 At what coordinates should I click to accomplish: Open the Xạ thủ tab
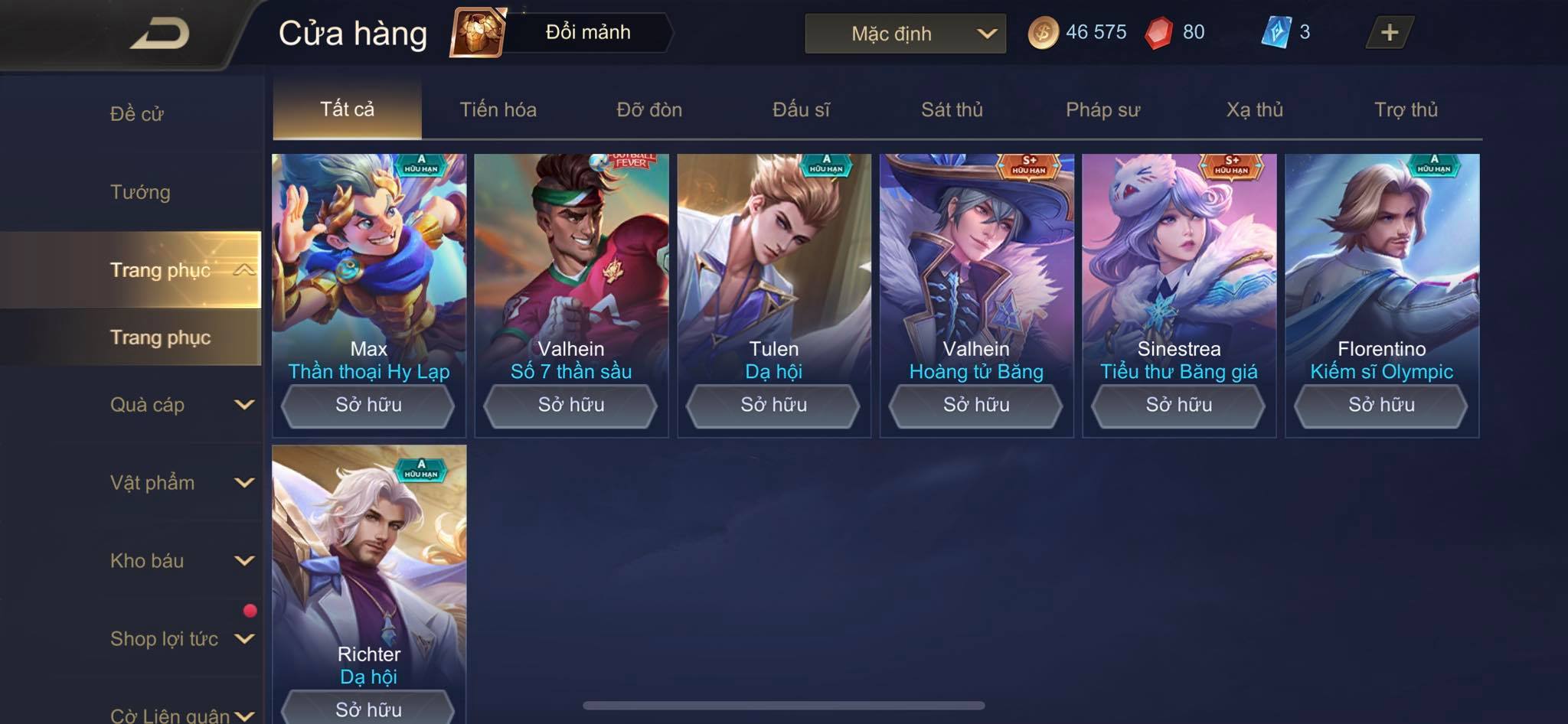pyautogui.click(x=1254, y=109)
